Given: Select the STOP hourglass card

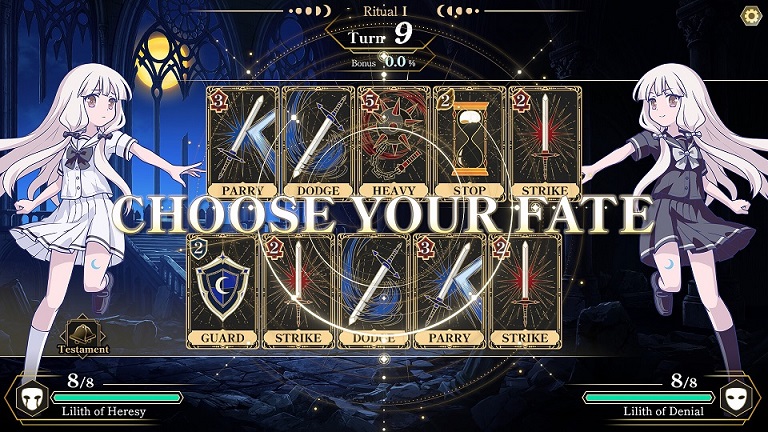Looking at the screenshot, I should (468, 142).
